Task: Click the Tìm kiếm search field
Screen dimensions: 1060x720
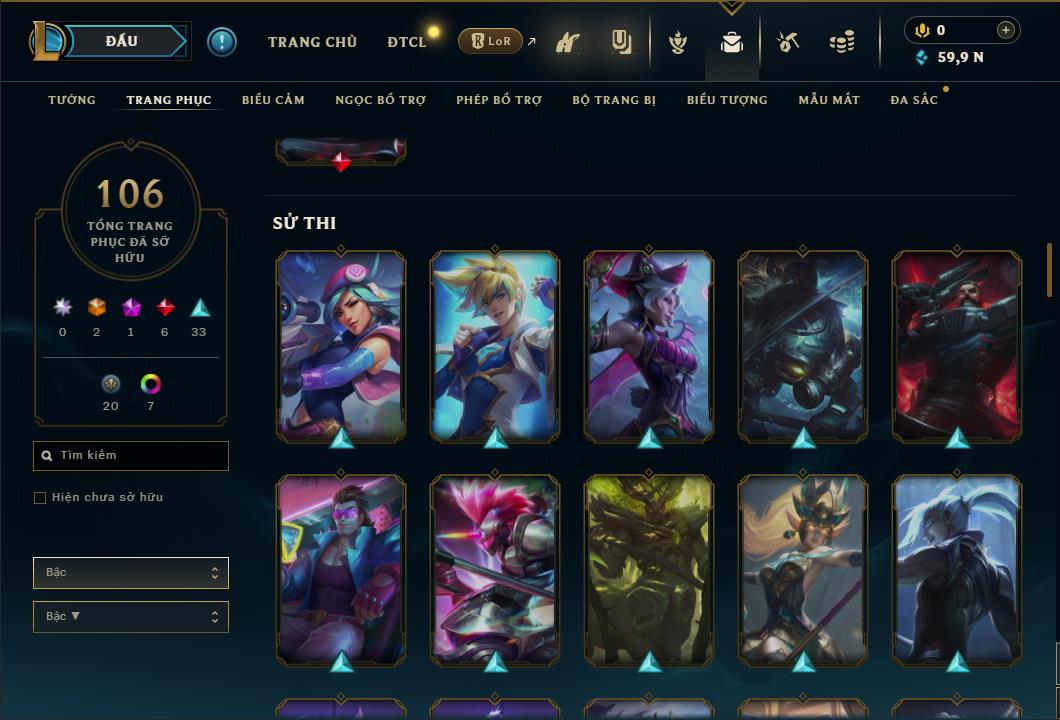Action: click(131, 456)
